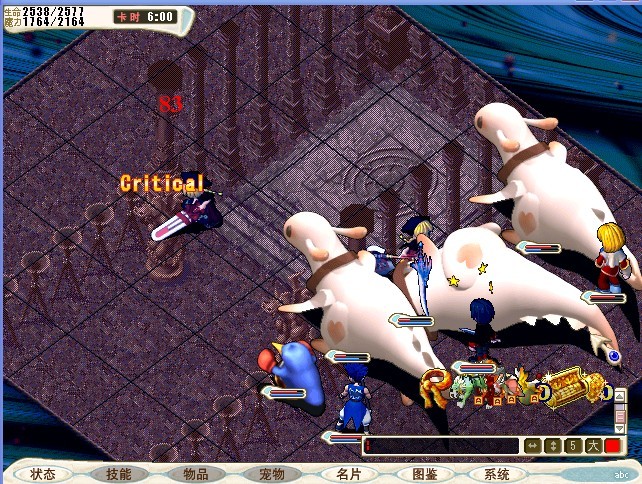Open the 状态 status menu
Viewport: 642px width, 484px height.
click(x=43, y=474)
